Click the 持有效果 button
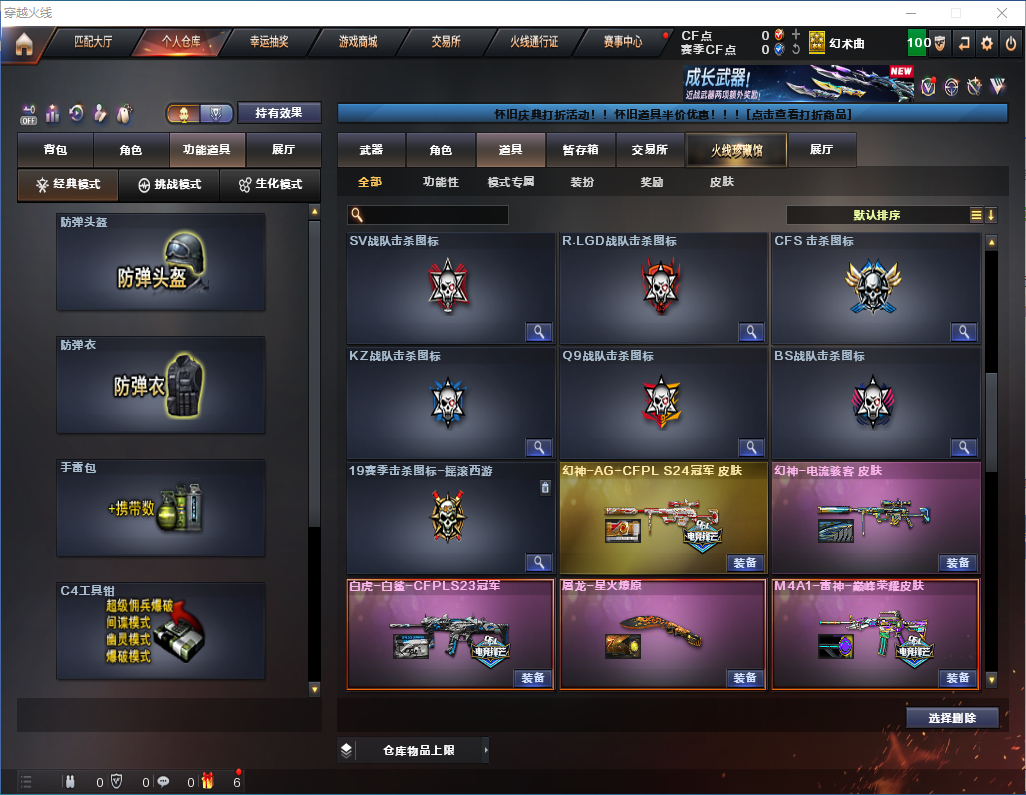The image size is (1026, 795). (278, 113)
